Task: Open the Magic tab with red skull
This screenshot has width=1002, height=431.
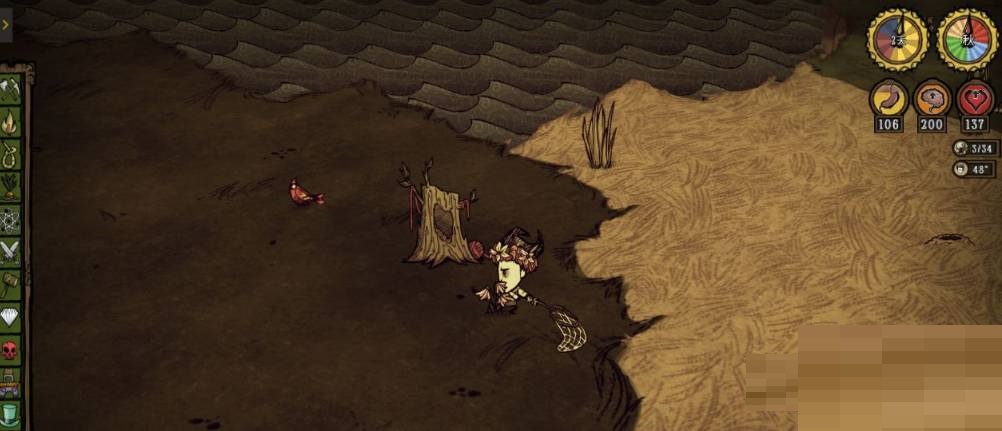Action: [10, 350]
